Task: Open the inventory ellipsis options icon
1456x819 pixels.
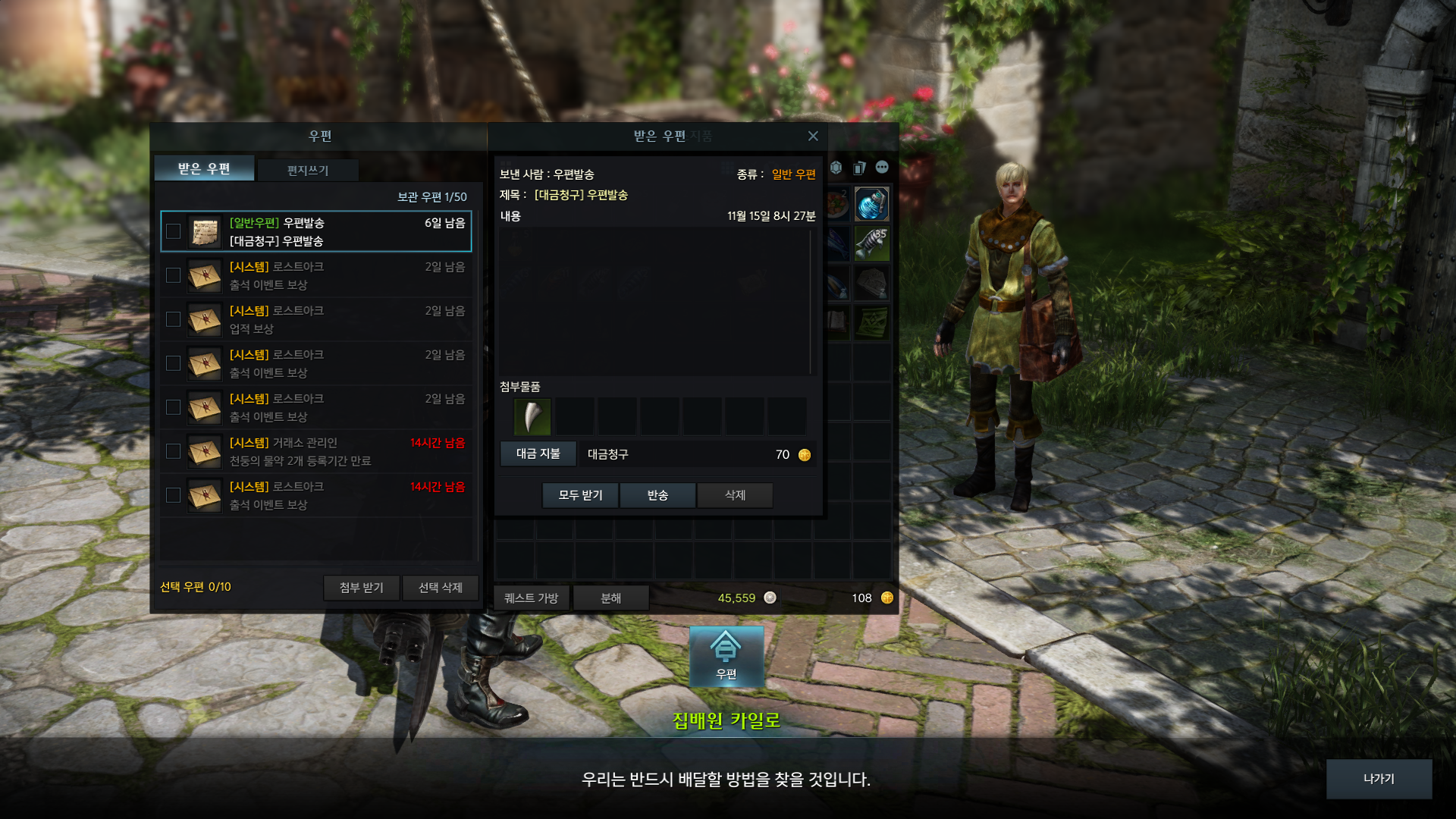Action: tap(882, 168)
